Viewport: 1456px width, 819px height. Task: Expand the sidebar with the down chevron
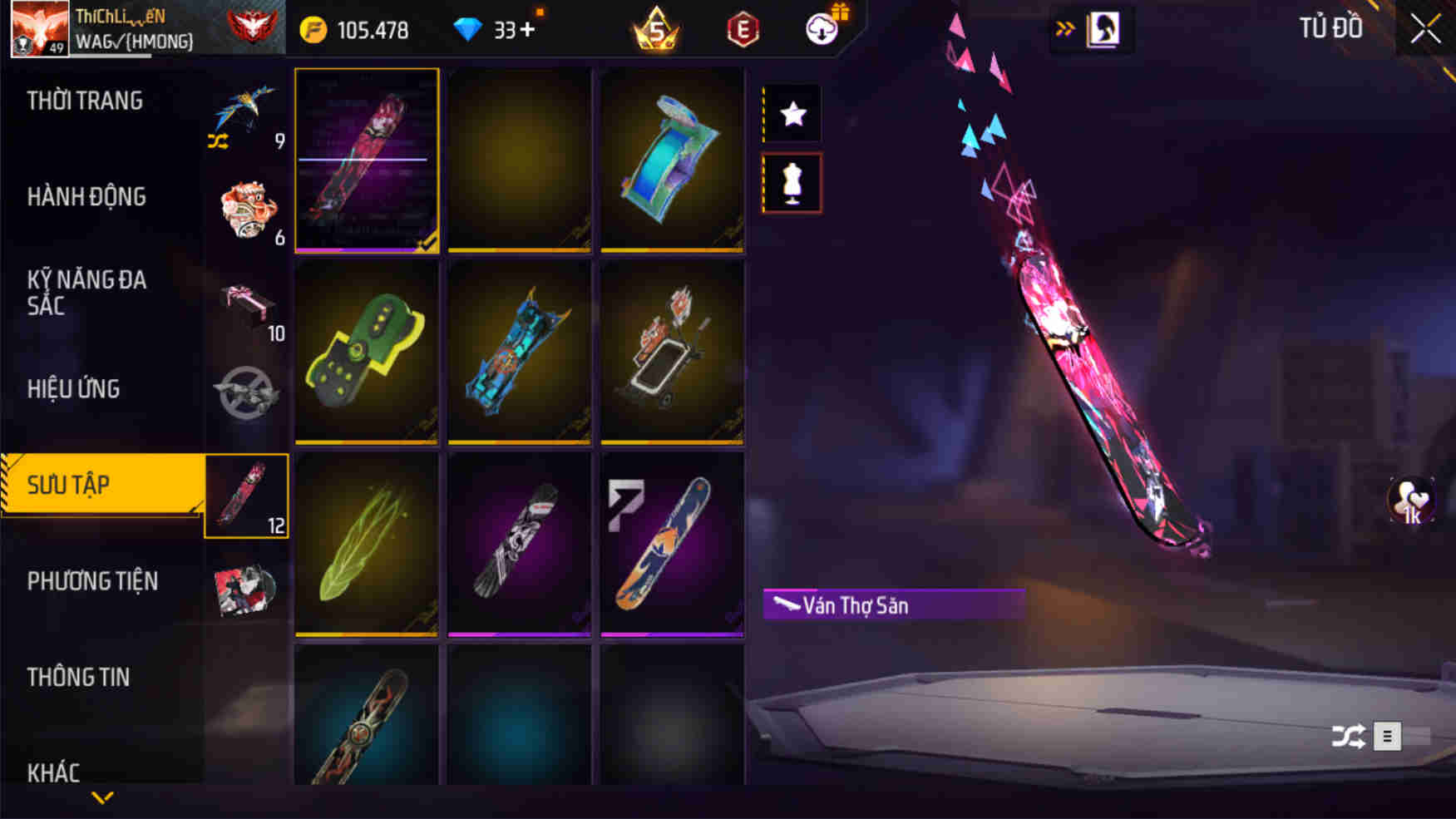point(102,797)
